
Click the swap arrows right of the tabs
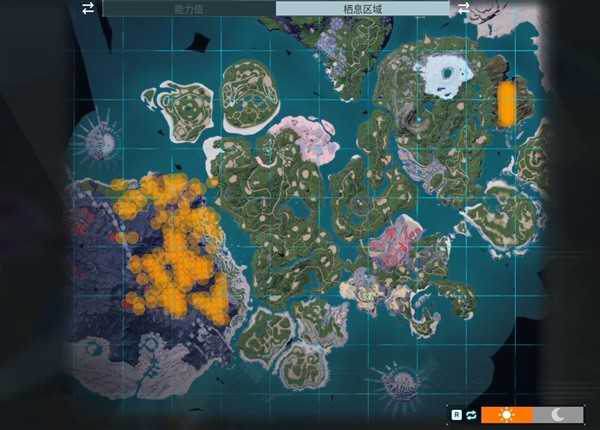463,8
